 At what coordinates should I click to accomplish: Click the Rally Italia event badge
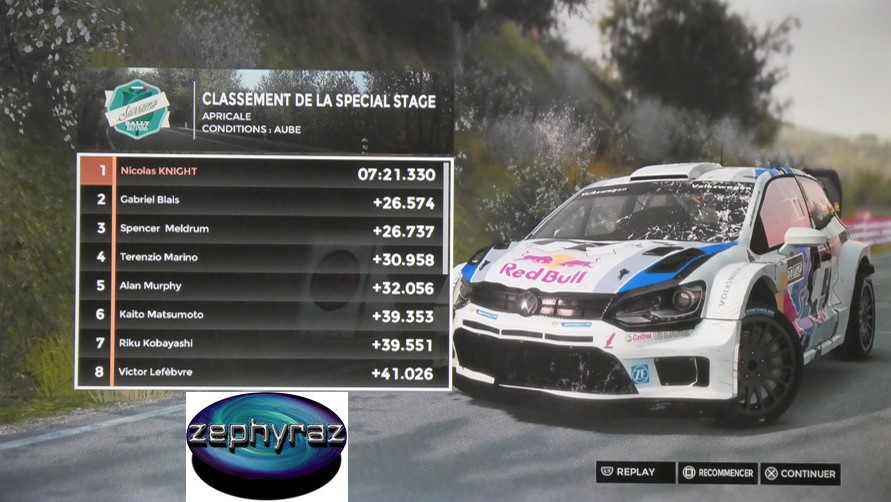[x=137, y=109]
